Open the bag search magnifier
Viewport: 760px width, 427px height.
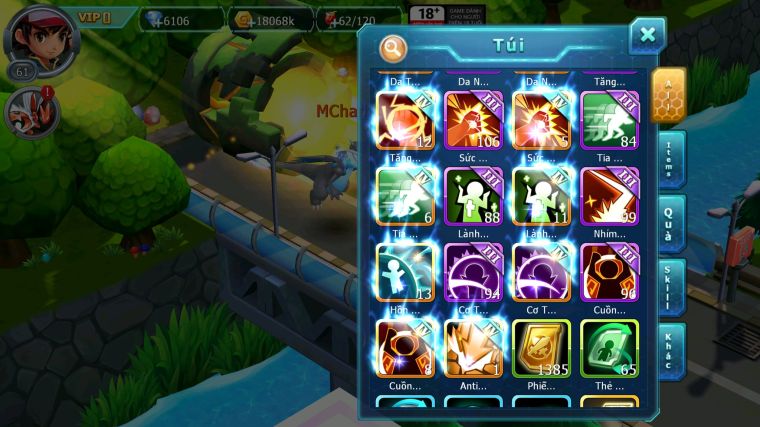click(394, 47)
